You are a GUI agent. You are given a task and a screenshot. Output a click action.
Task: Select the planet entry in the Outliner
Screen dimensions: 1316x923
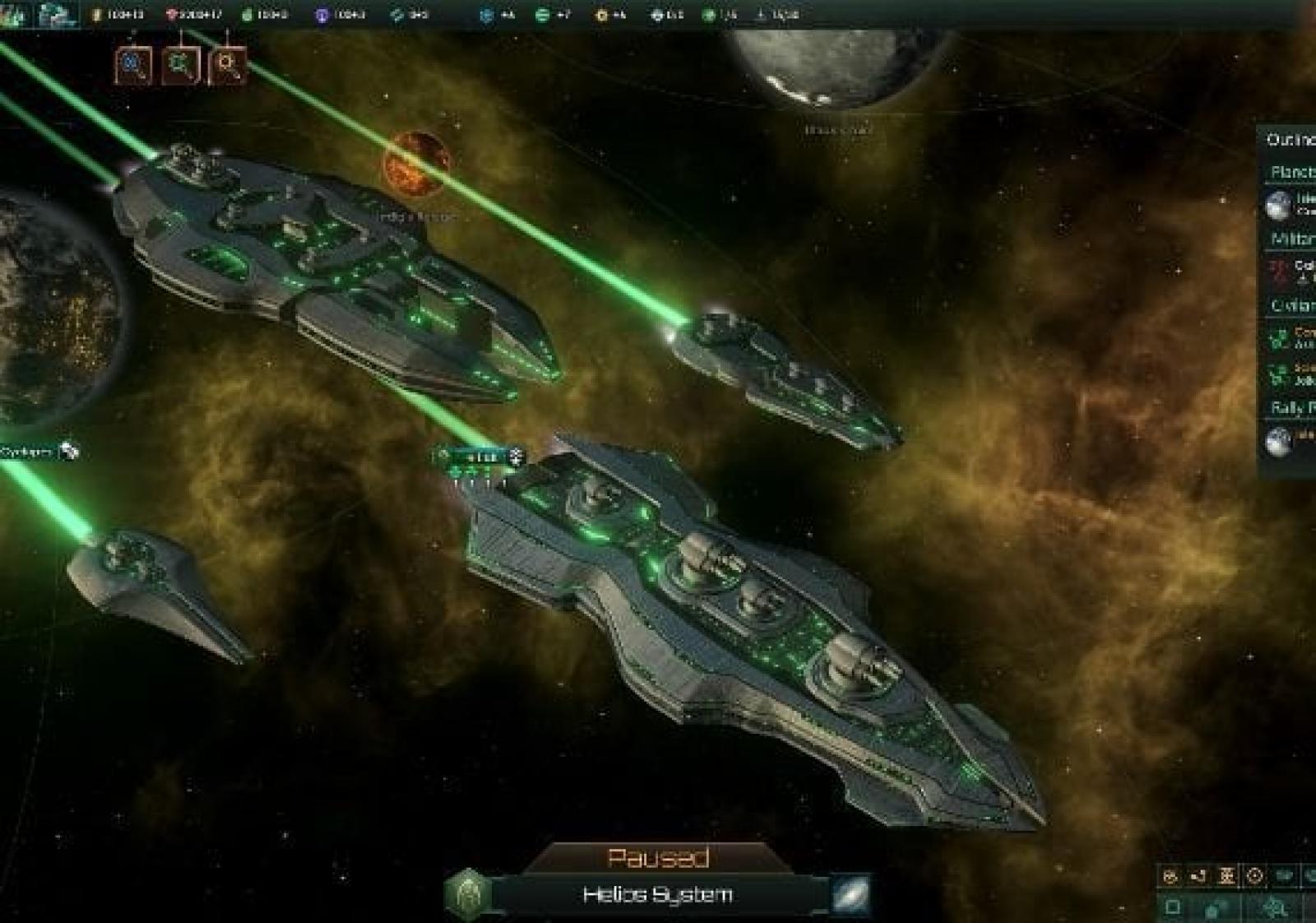[x=1290, y=204]
